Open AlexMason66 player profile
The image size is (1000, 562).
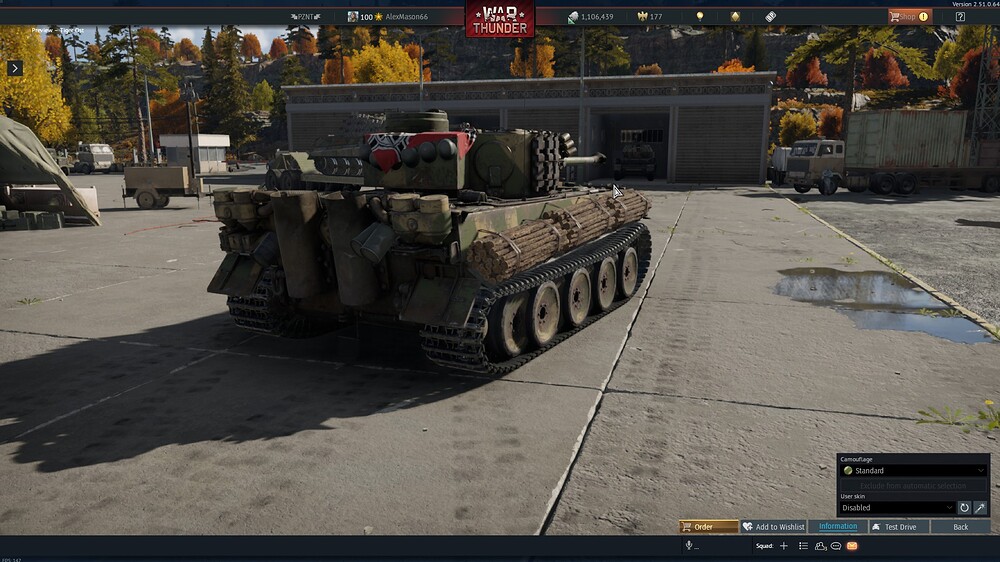[x=405, y=17]
